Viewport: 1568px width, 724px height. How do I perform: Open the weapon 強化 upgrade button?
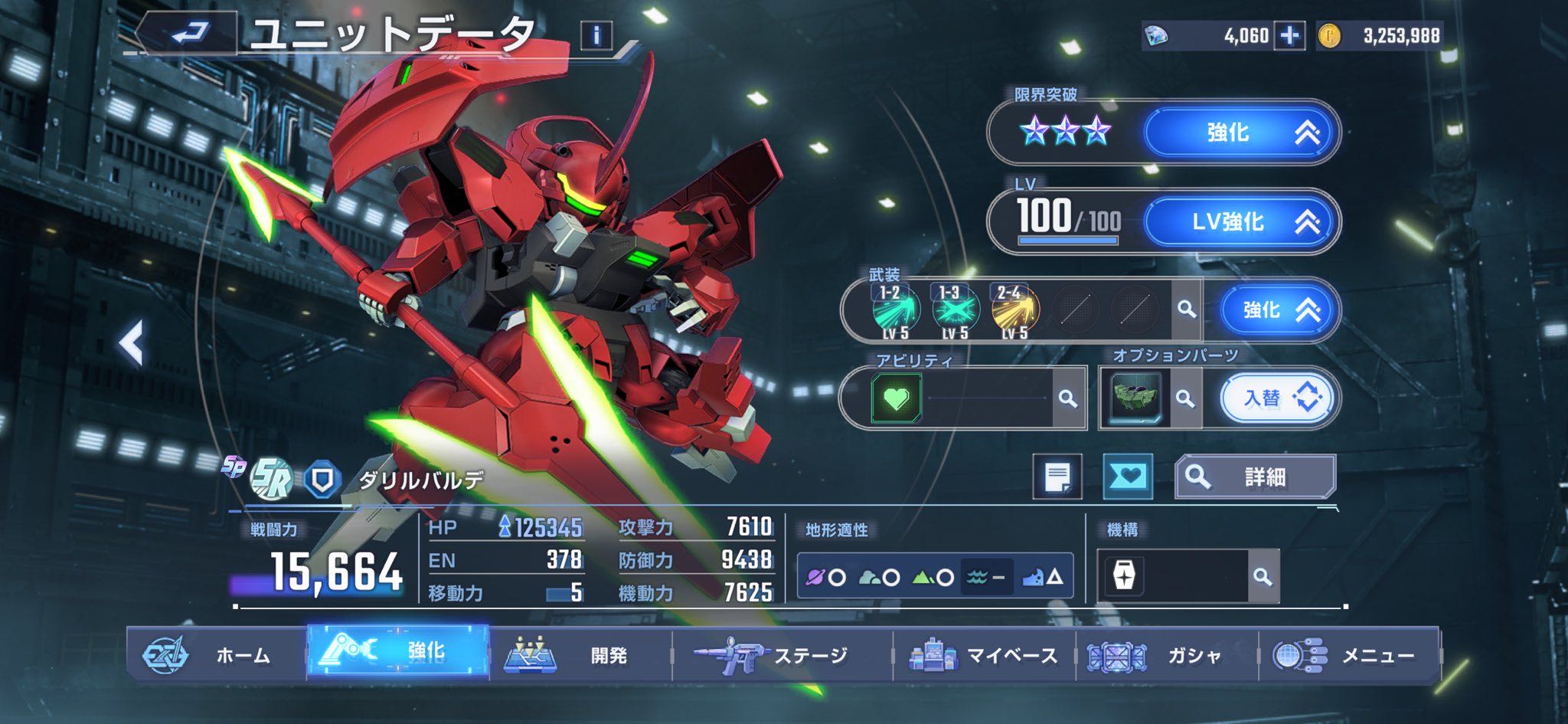1277,310
